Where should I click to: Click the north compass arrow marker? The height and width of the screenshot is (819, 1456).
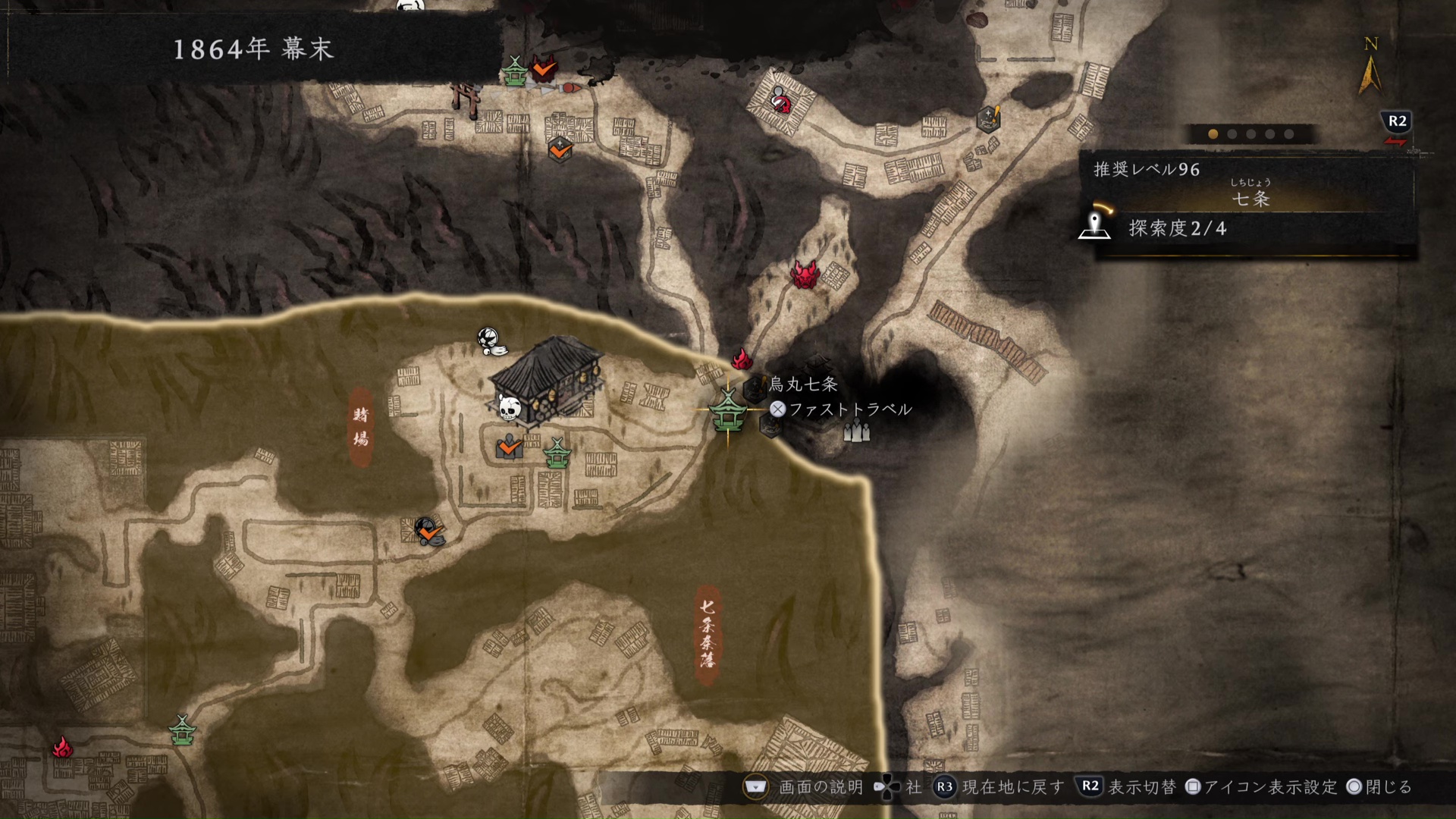click(1371, 68)
